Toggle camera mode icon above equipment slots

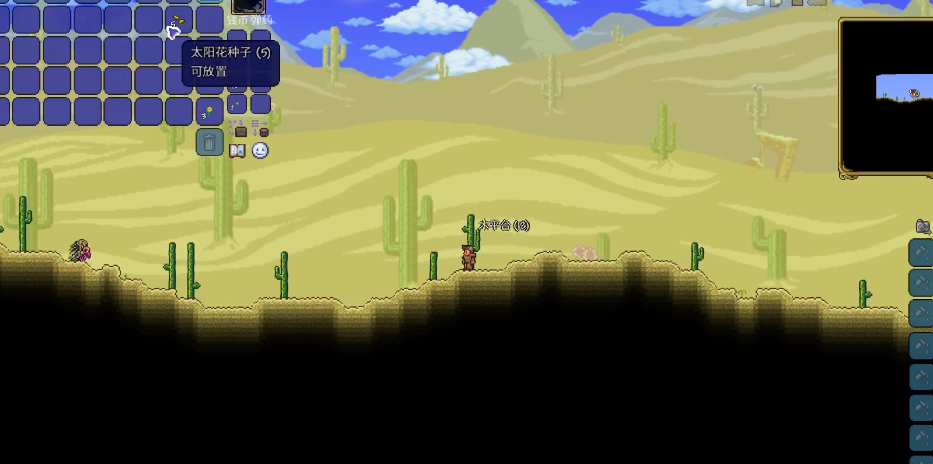tap(922, 227)
